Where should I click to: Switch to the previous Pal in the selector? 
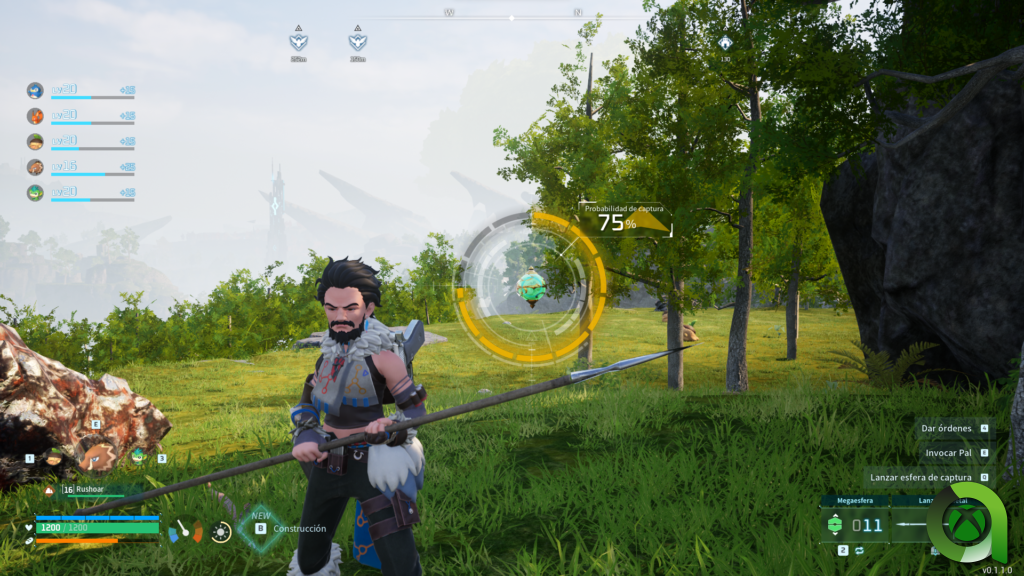pyautogui.click(x=52, y=457)
